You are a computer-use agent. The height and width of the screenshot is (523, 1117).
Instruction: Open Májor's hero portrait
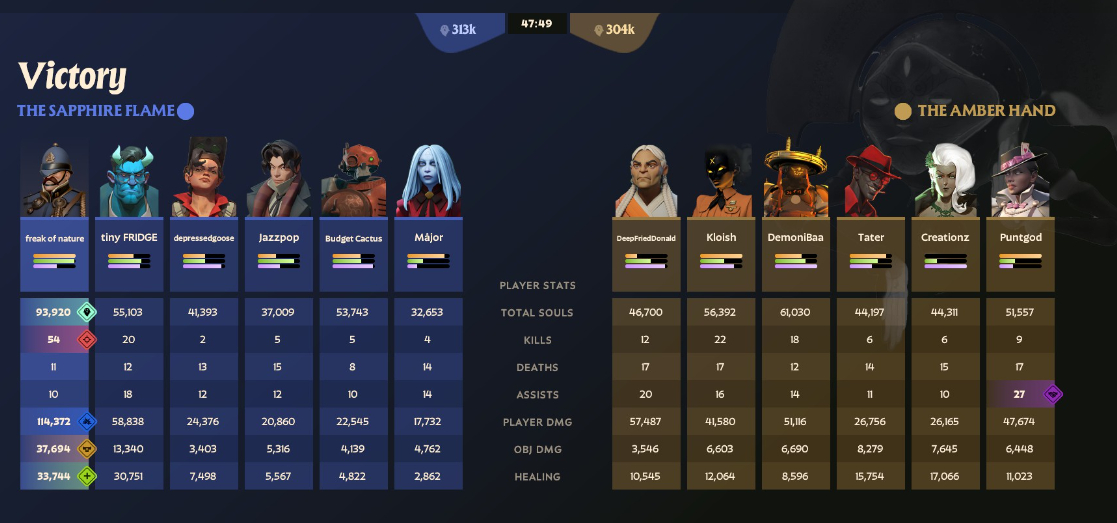pyautogui.click(x=428, y=180)
